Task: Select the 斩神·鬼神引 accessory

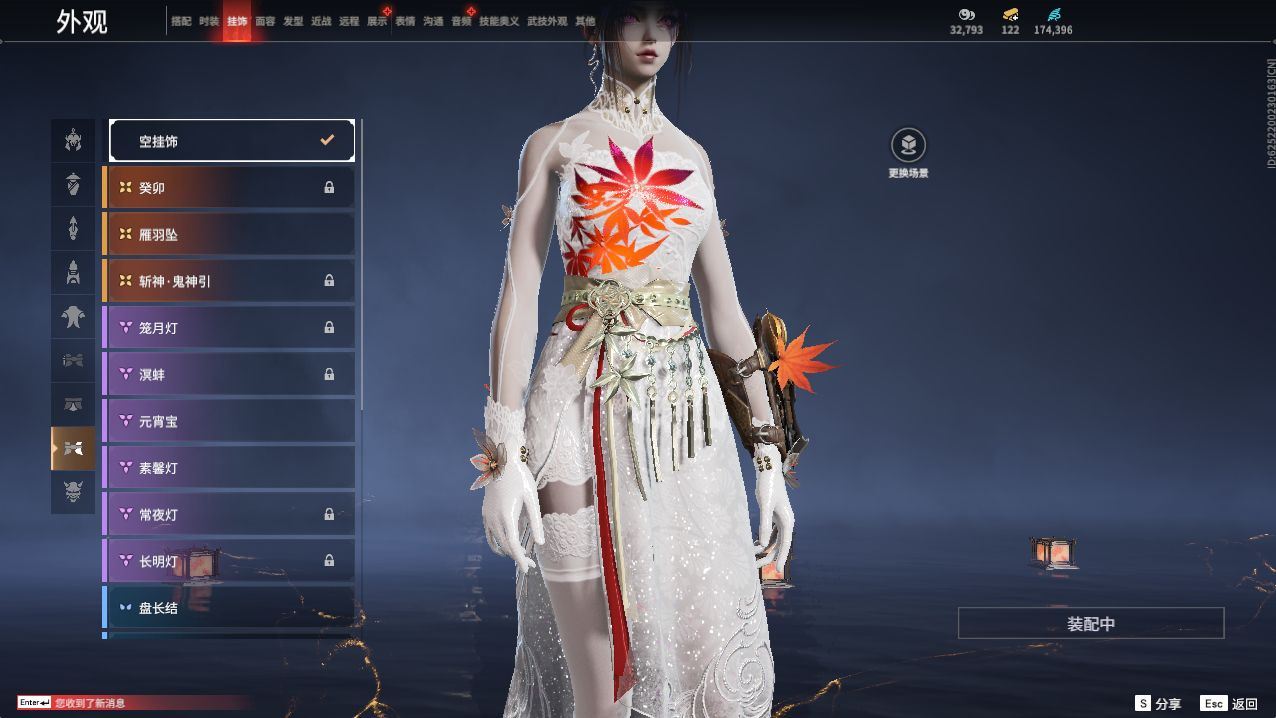Action: [230, 281]
